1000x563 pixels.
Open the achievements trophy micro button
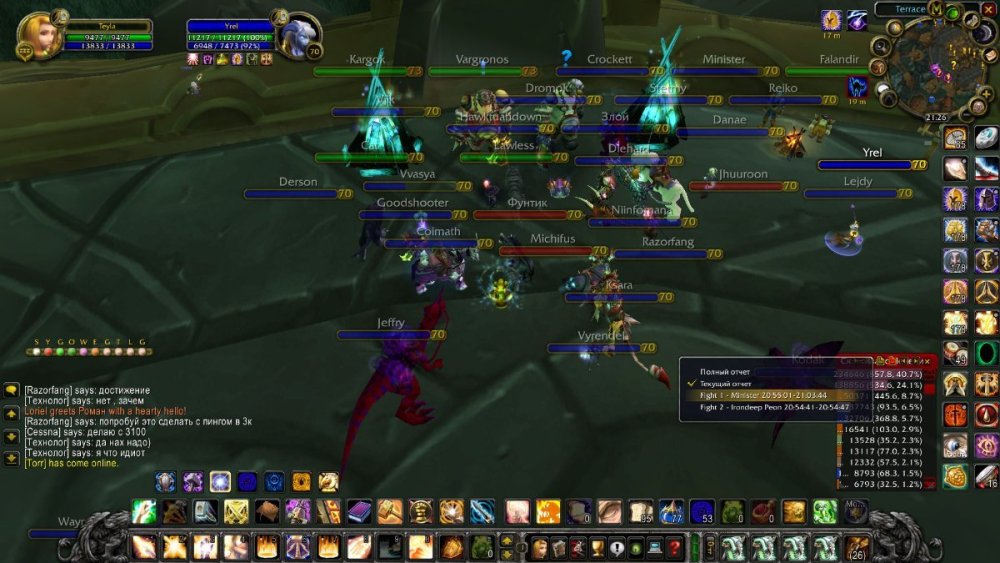598,548
